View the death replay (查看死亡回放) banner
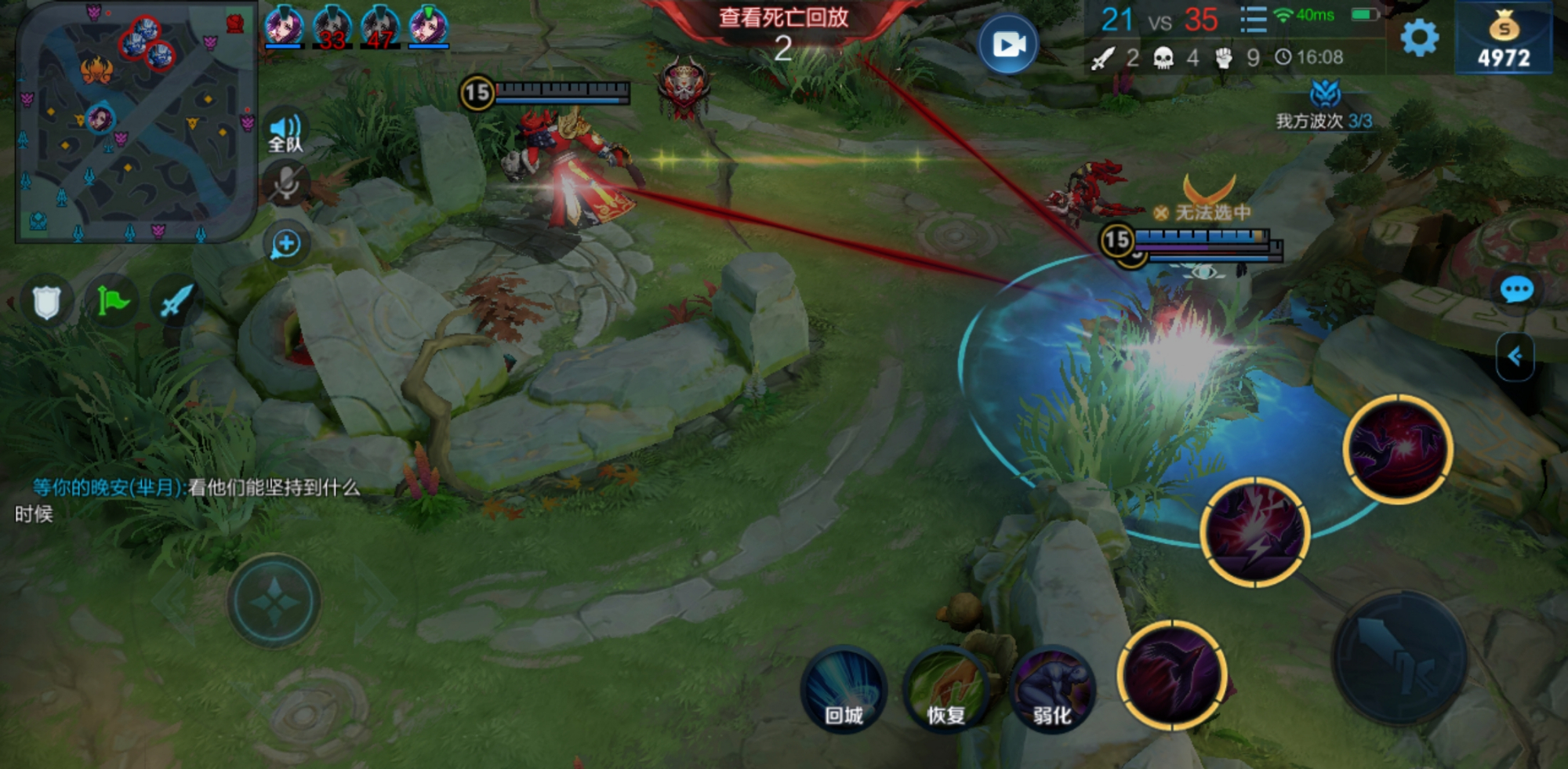 click(x=783, y=18)
